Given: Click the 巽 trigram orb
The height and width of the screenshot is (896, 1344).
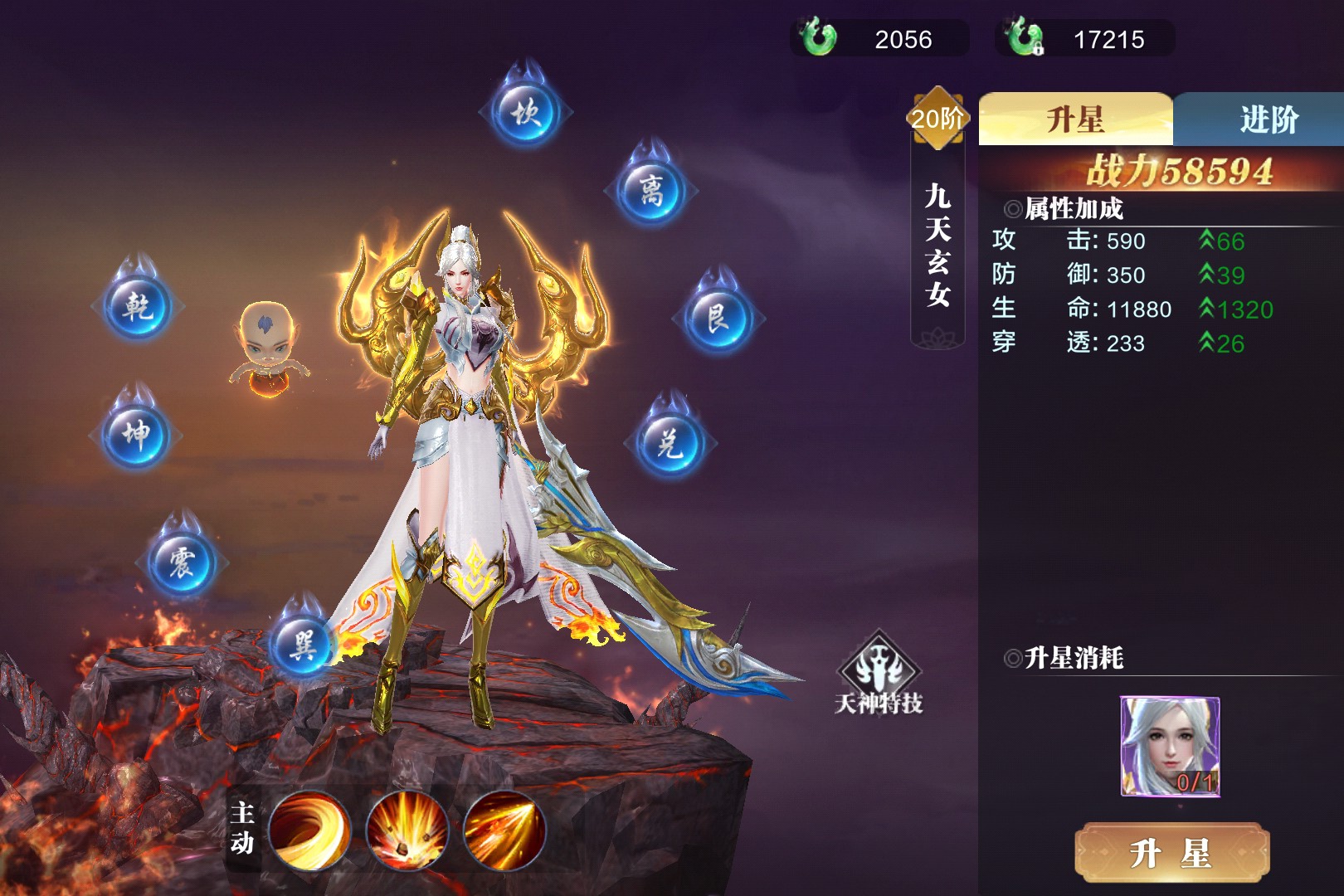Looking at the screenshot, I should click(302, 643).
